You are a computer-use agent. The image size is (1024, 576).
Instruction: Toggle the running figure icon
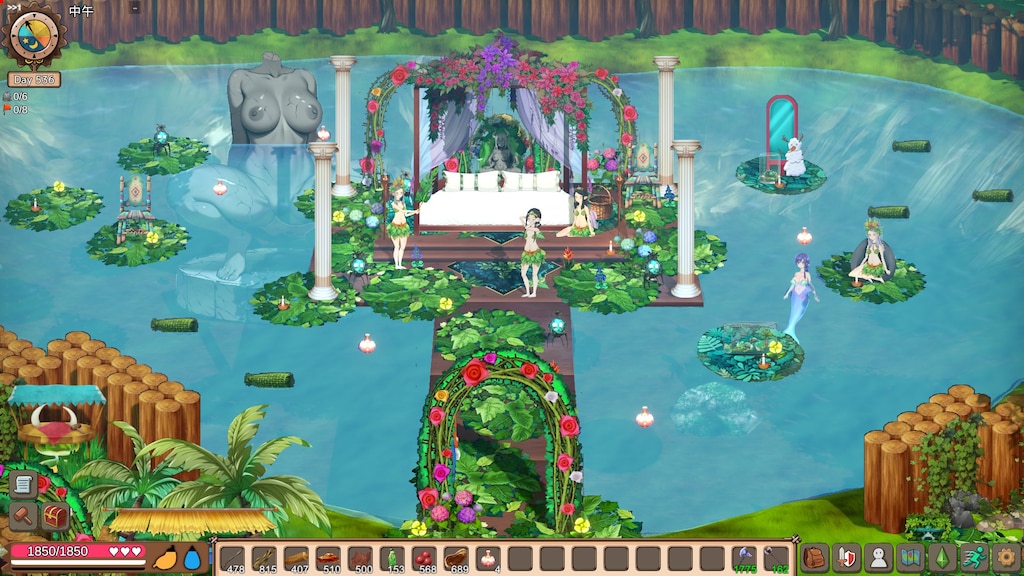pos(973,558)
